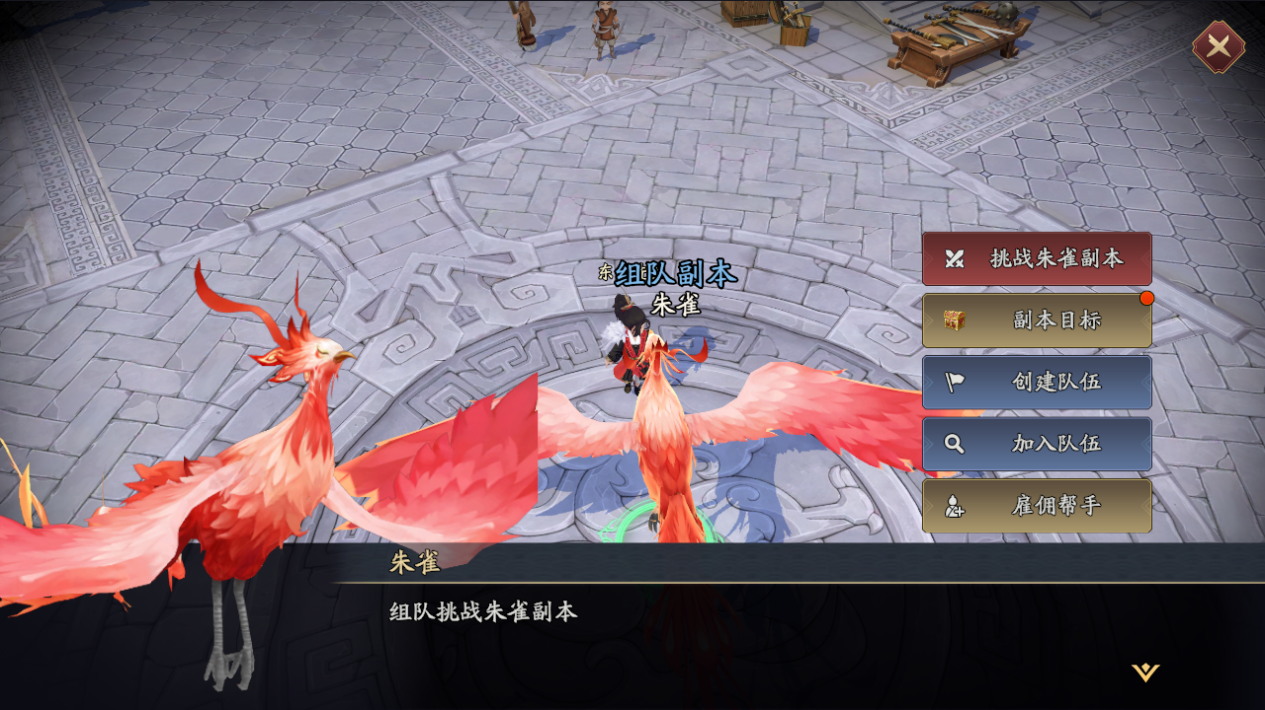
Task: Select 创建队伍 to create a team
Action: point(1036,382)
